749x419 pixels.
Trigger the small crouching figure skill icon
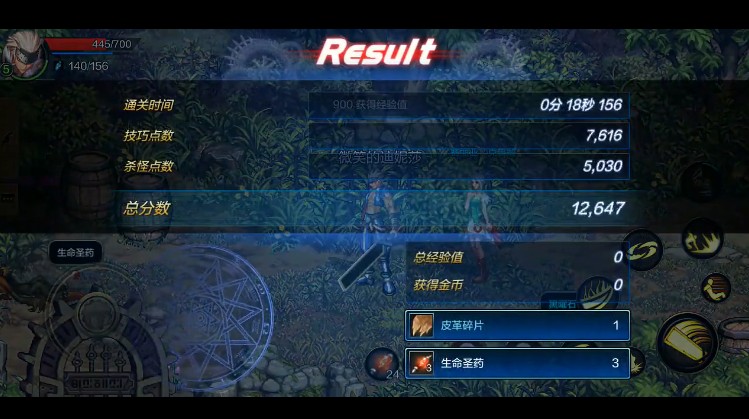(x=715, y=288)
